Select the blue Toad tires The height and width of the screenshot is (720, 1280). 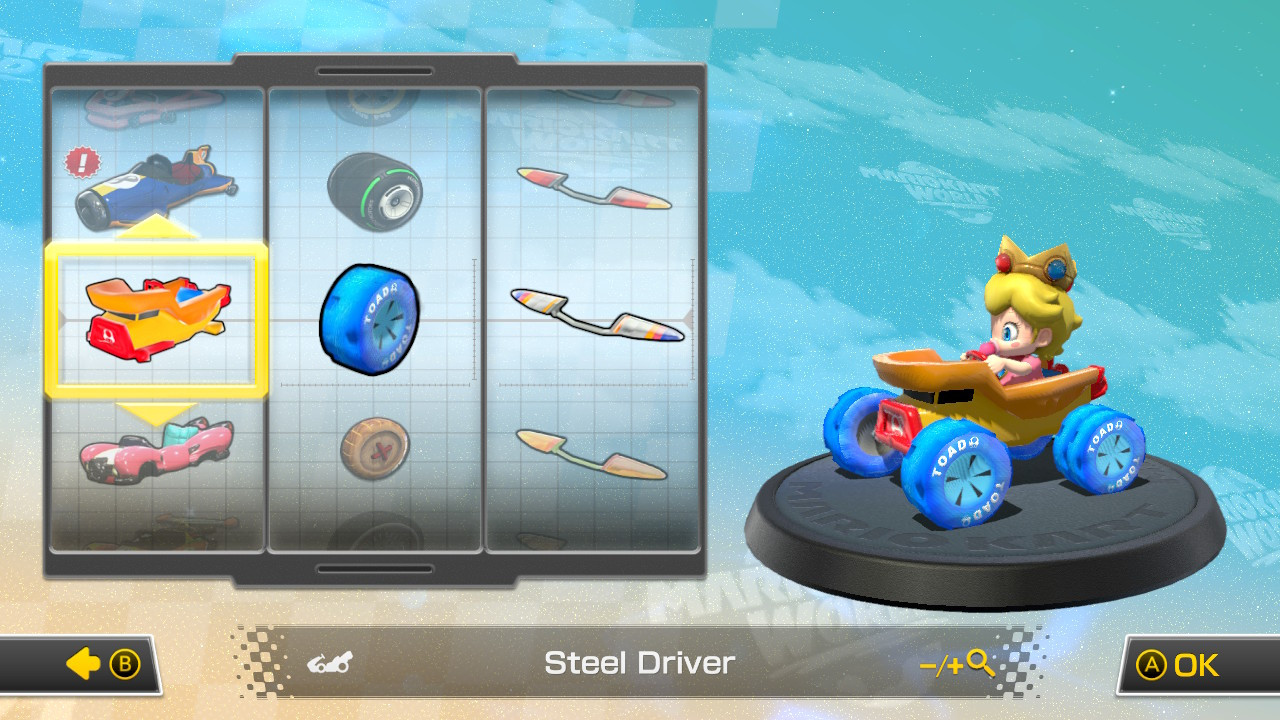tap(371, 318)
